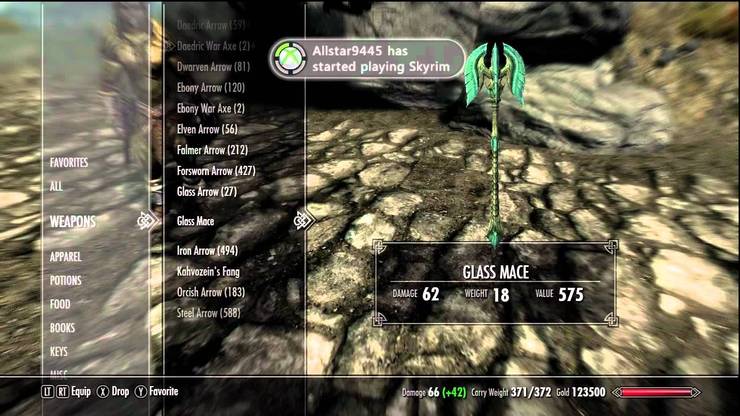Select the Steel Arrow entry
Image resolution: width=740 pixels, height=416 pixels.
(208, 313)
